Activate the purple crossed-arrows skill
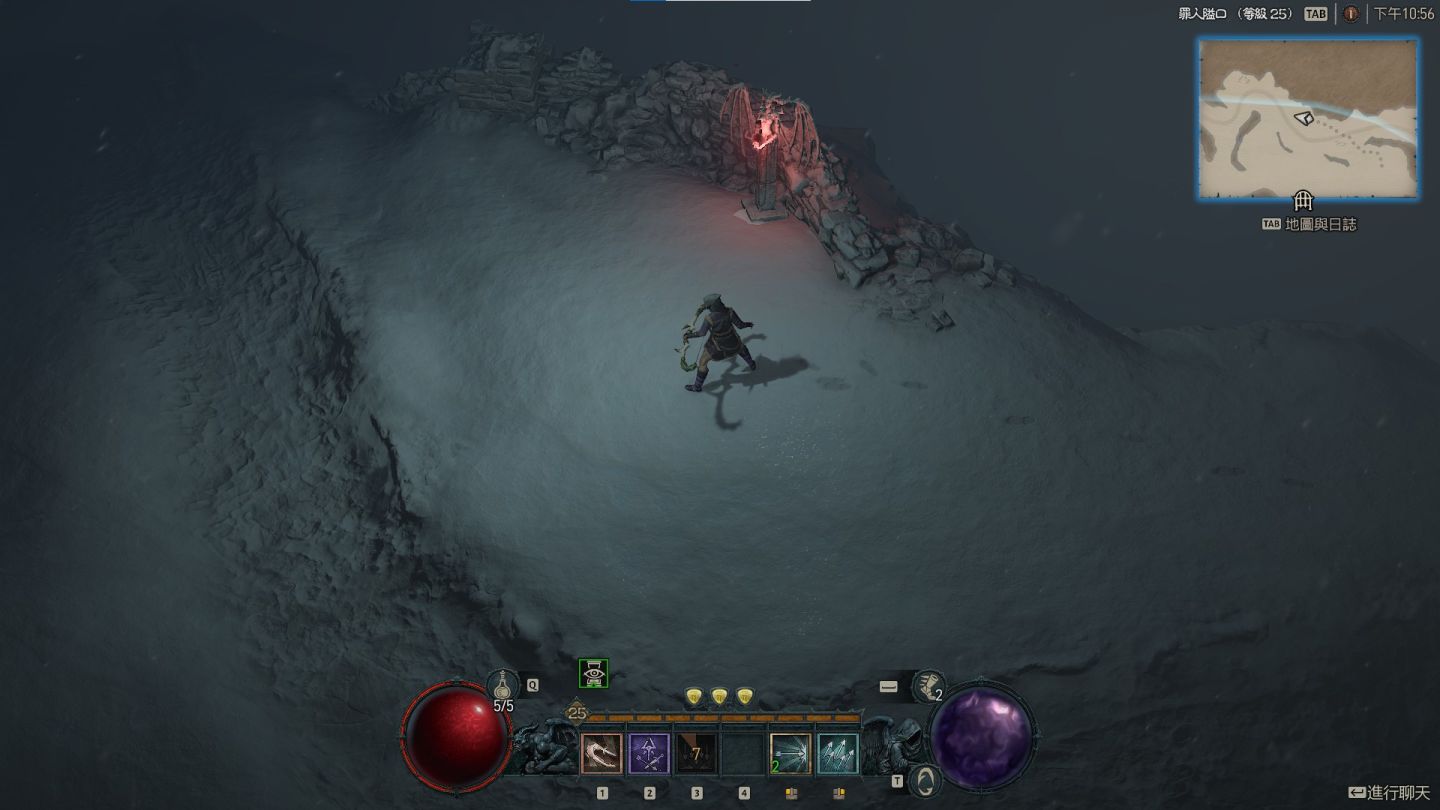Viewport: 1440px width, 810px height. (649, 753)
